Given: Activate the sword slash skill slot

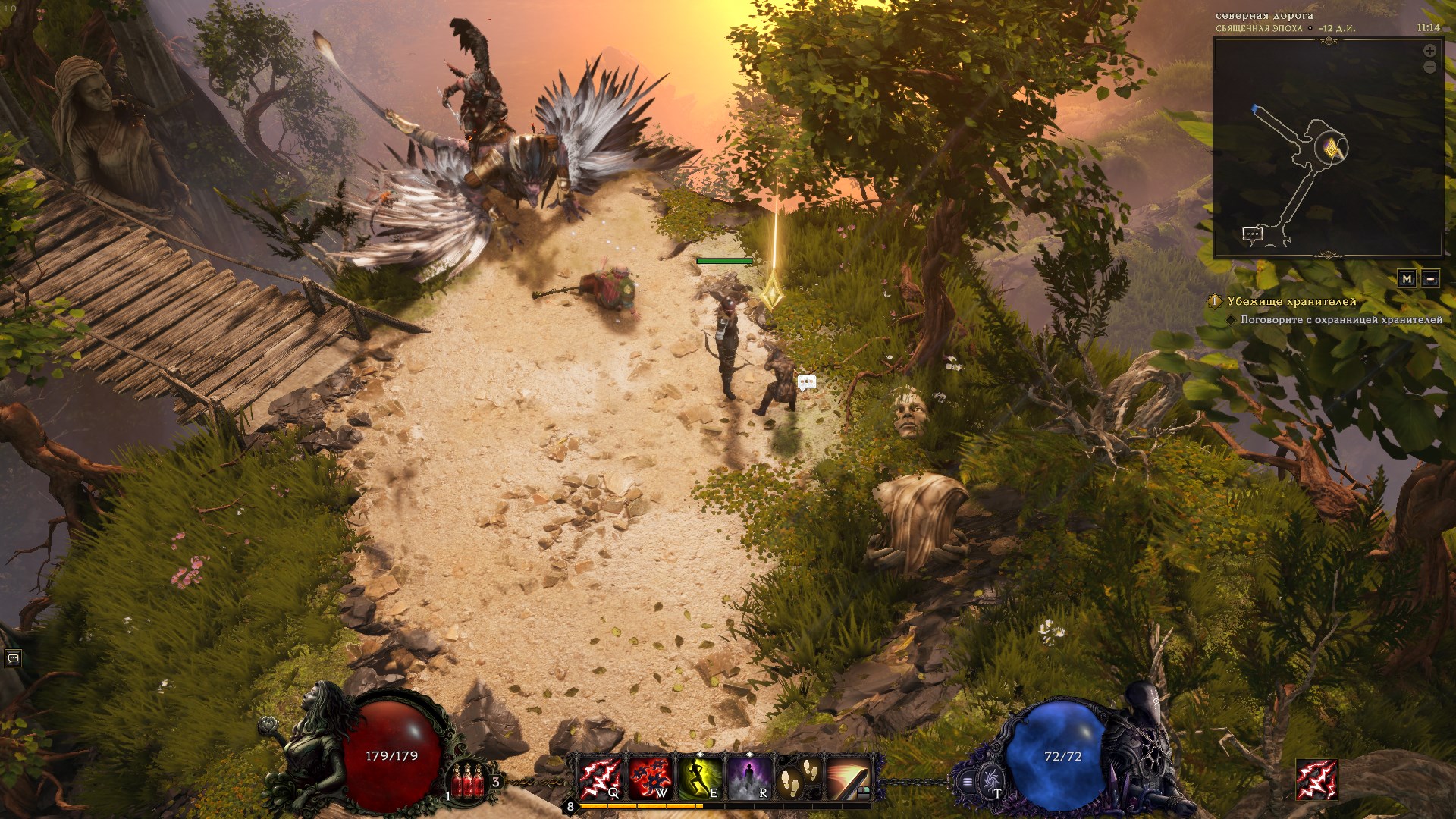Looking at the screenshot, I should coord(847,778).
